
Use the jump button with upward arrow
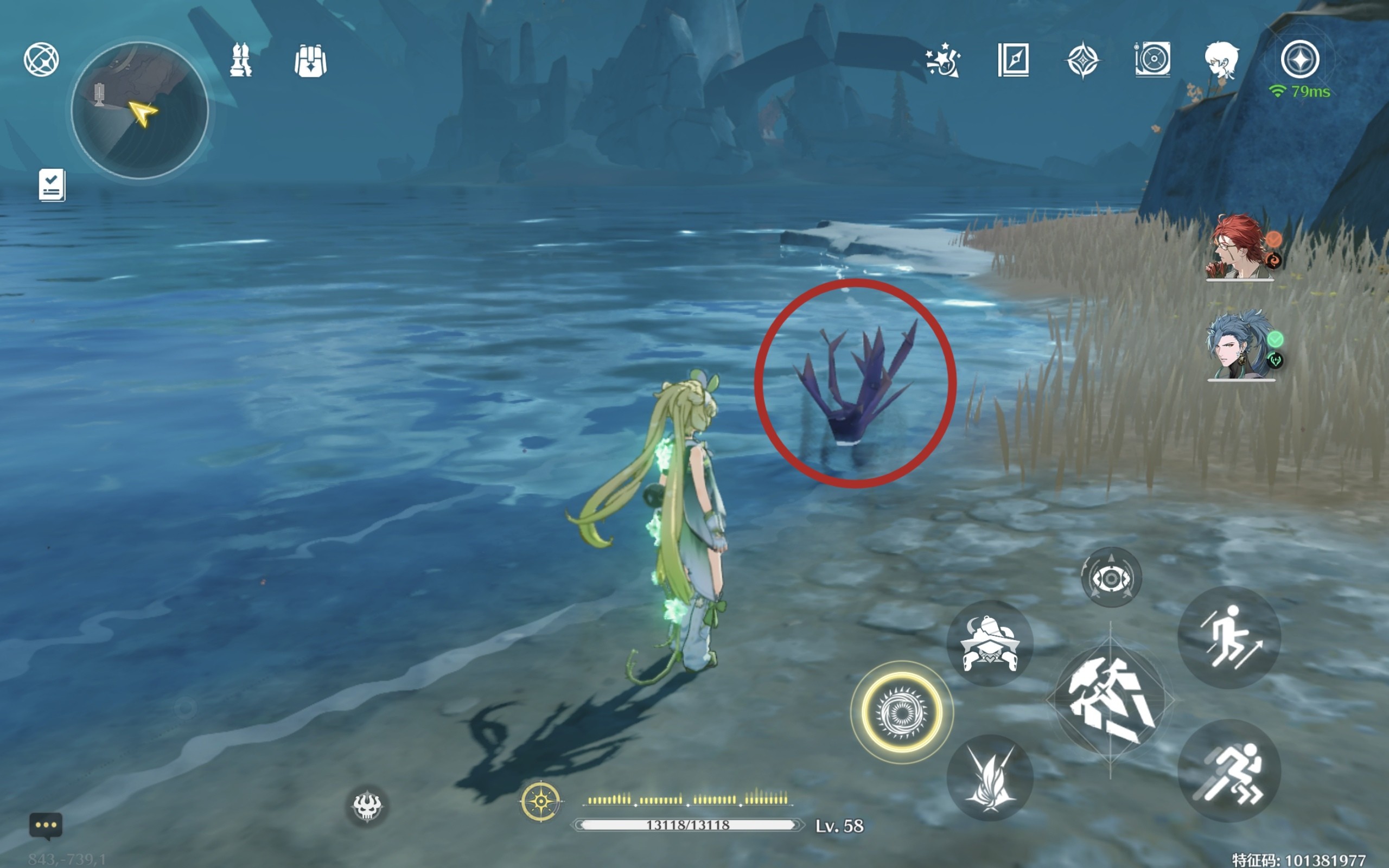pos(1229,637)
